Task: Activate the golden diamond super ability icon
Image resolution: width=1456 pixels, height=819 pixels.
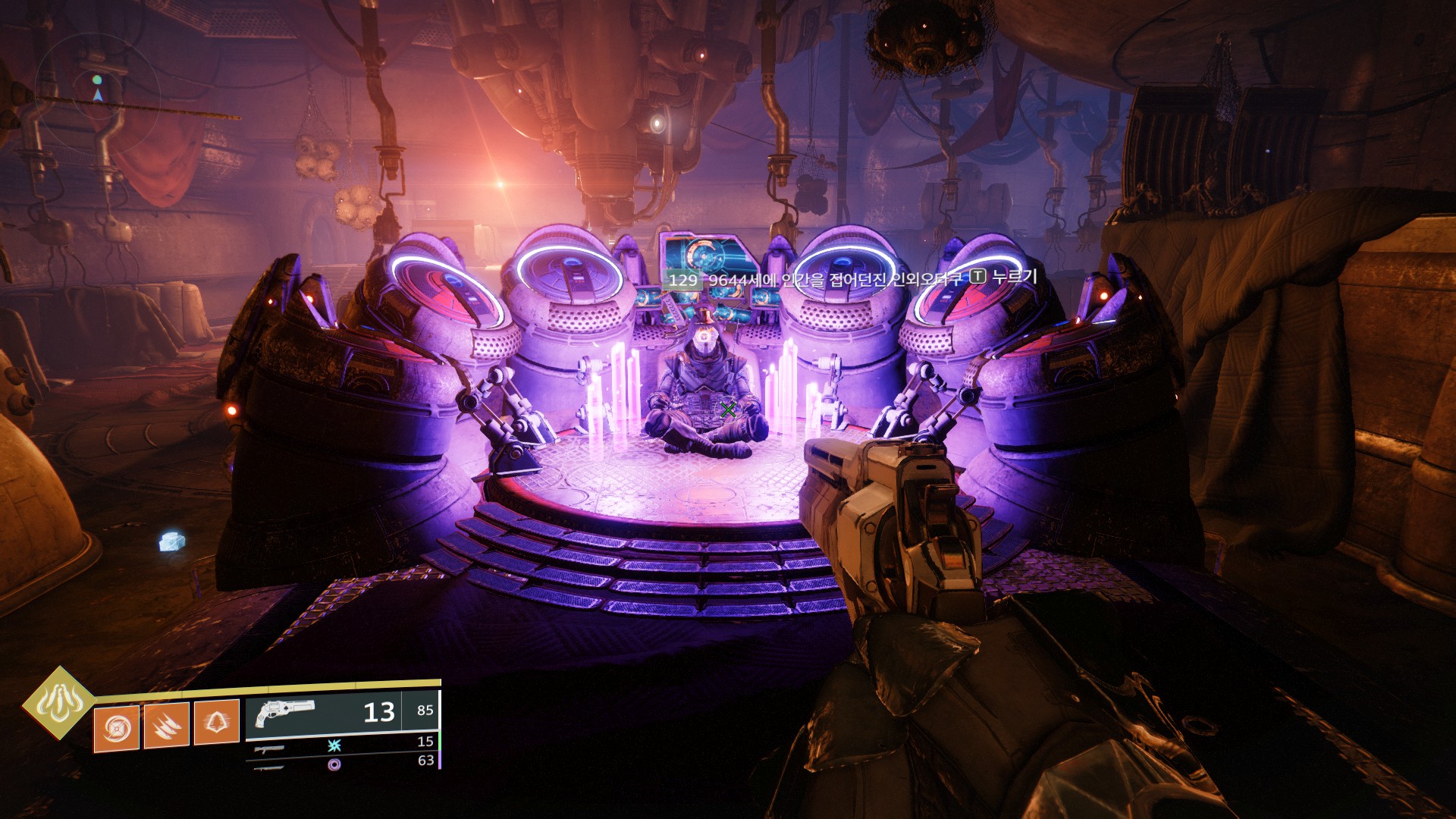Action: point(58,703)
